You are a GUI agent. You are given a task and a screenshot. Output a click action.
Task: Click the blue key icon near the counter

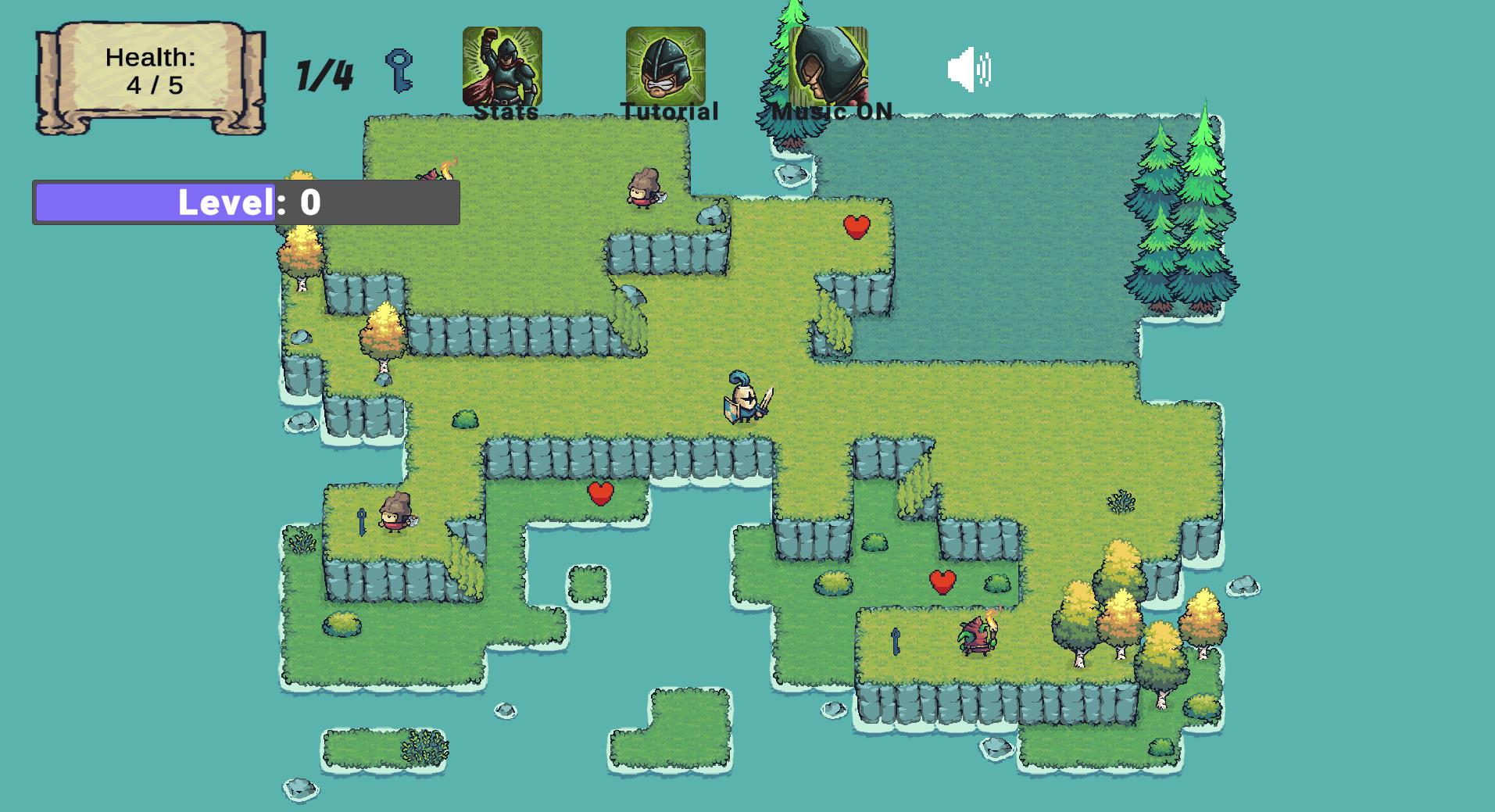397,70
